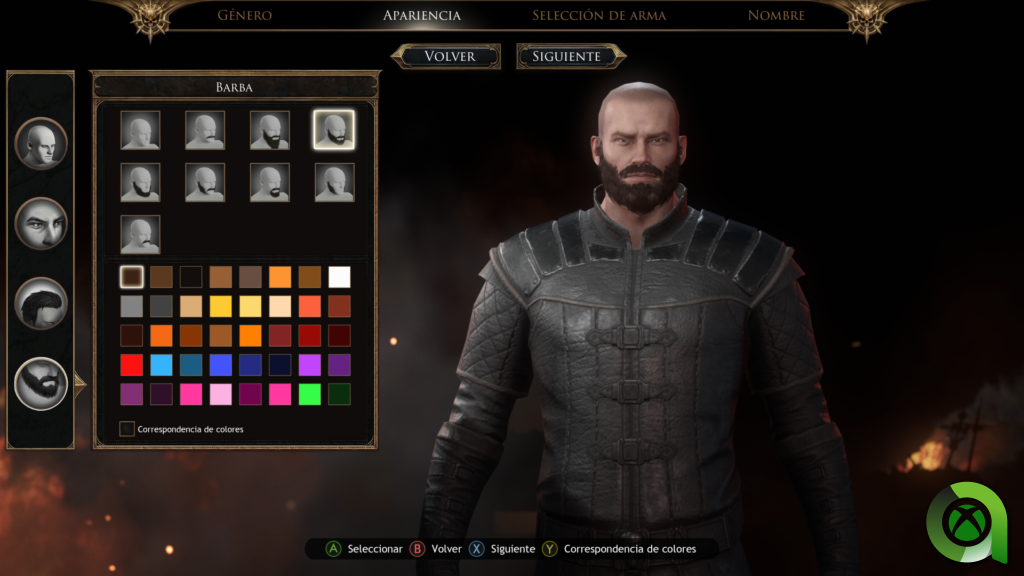This screenshot has height=576, width=1024.
Task: Pick the light blue color swatch
Action: 161,365
